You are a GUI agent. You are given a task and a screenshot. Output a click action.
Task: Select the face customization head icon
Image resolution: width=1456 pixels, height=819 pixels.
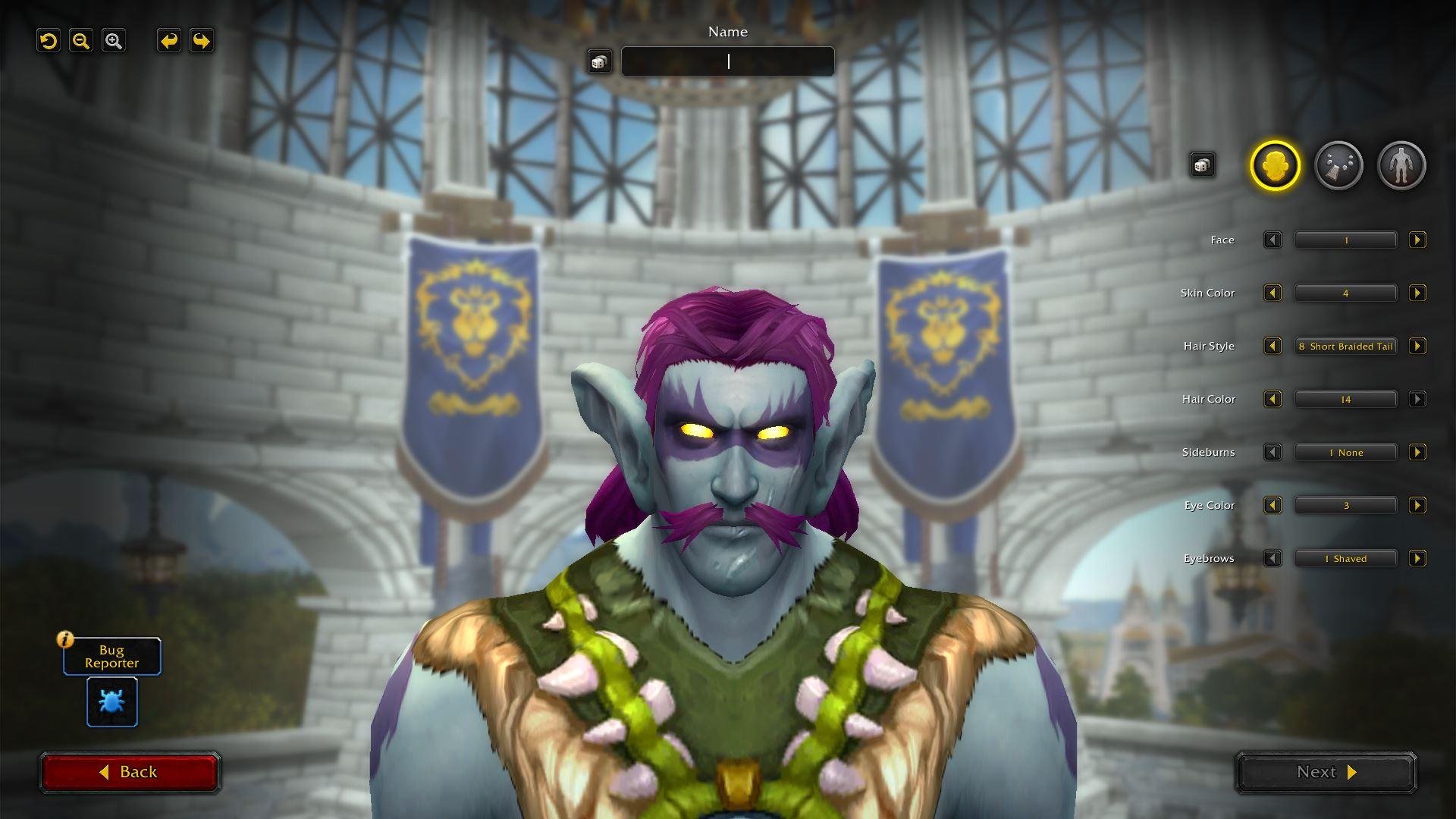pos(1276,165)
